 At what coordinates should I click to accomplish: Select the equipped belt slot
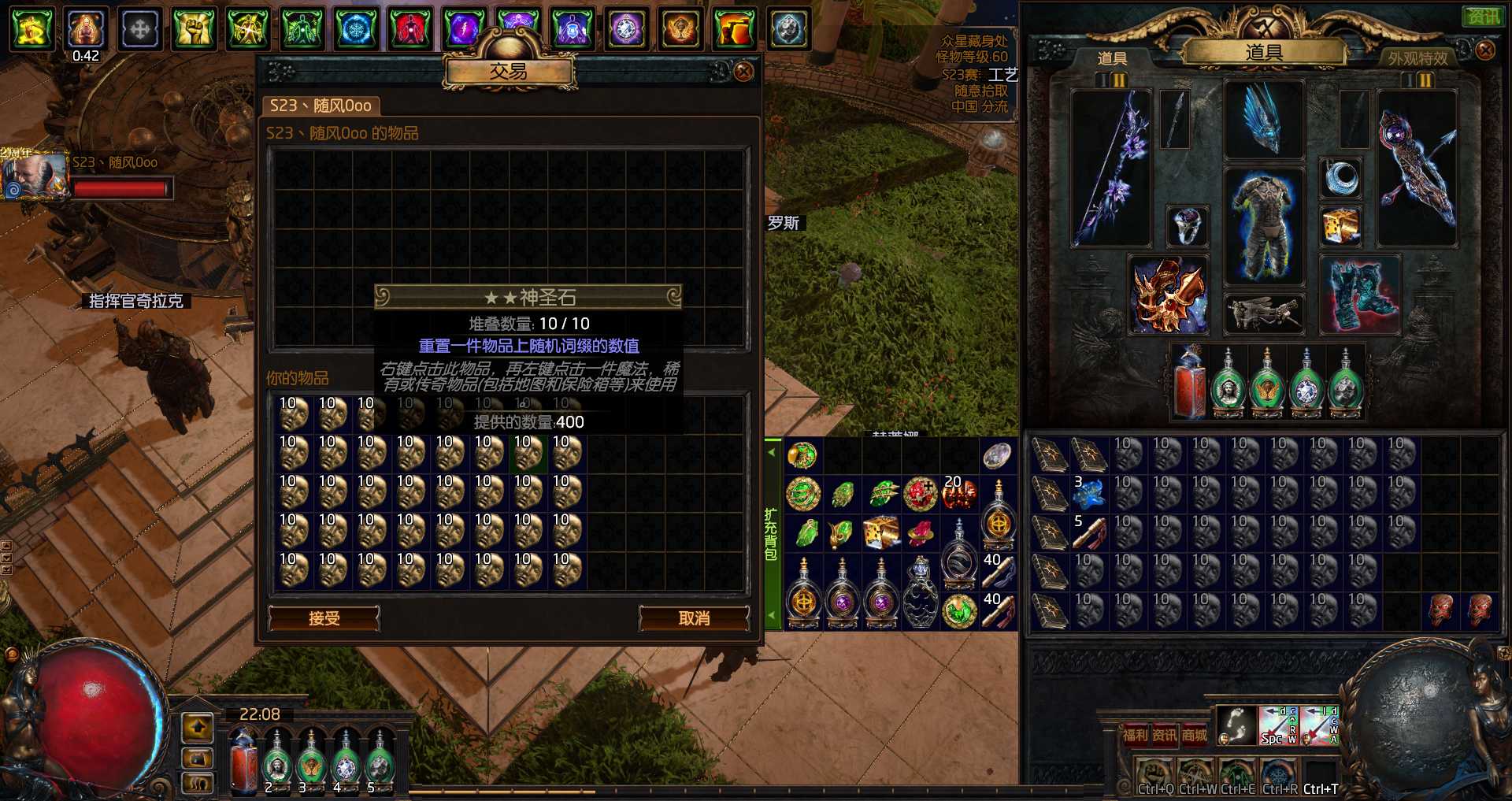[1264, 313]
